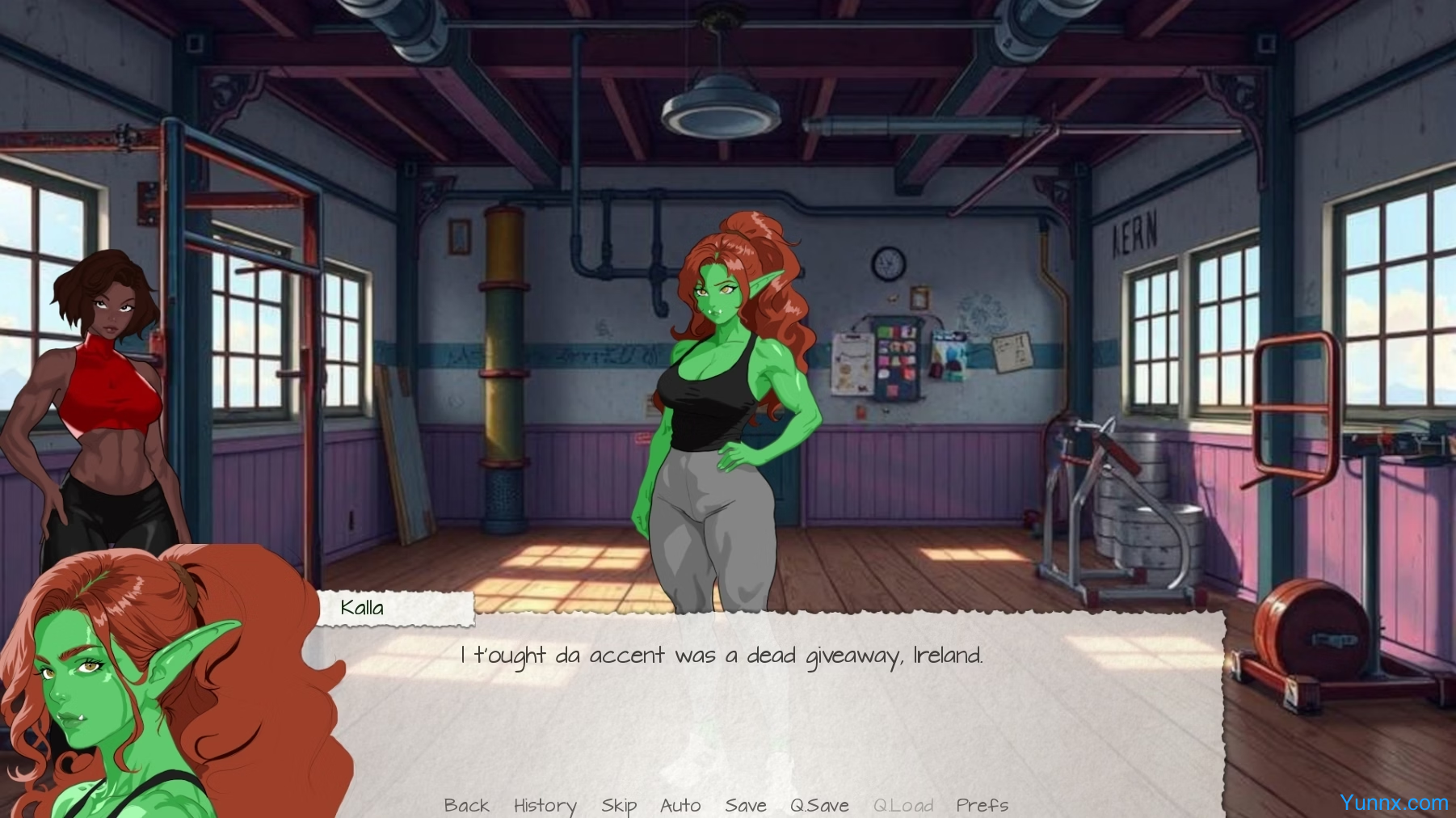Activate Skip in the quick menu

tap(619, 805)
